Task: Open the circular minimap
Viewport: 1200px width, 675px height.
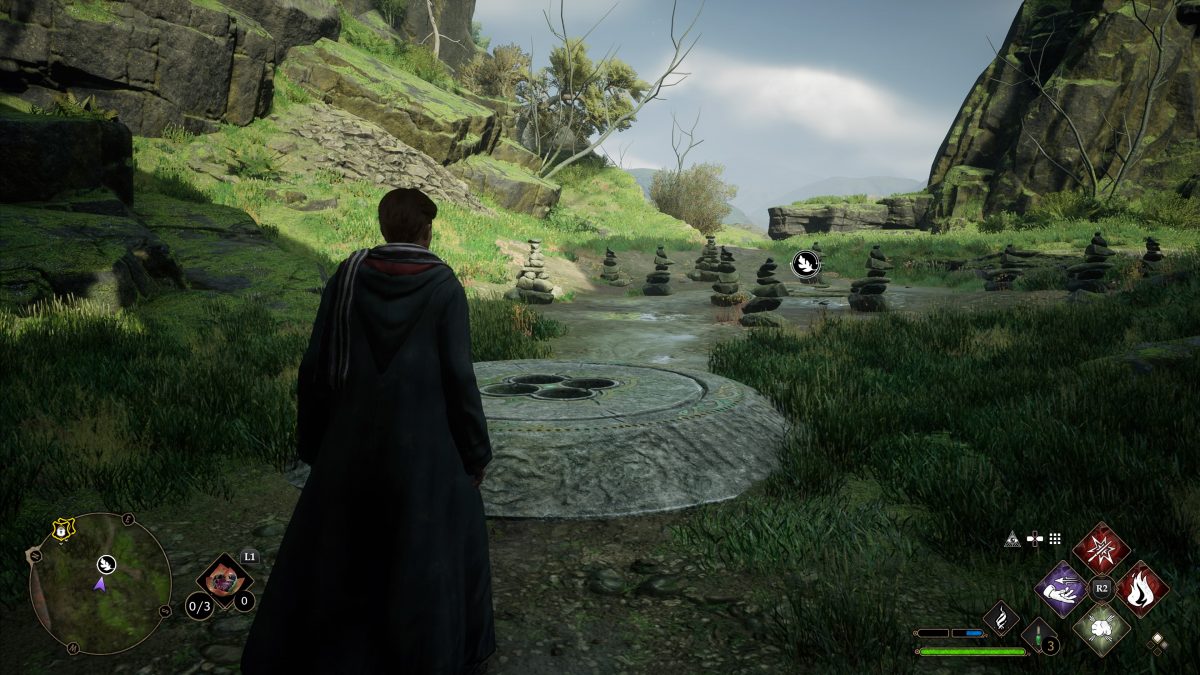Action: [x=100, y=583]
